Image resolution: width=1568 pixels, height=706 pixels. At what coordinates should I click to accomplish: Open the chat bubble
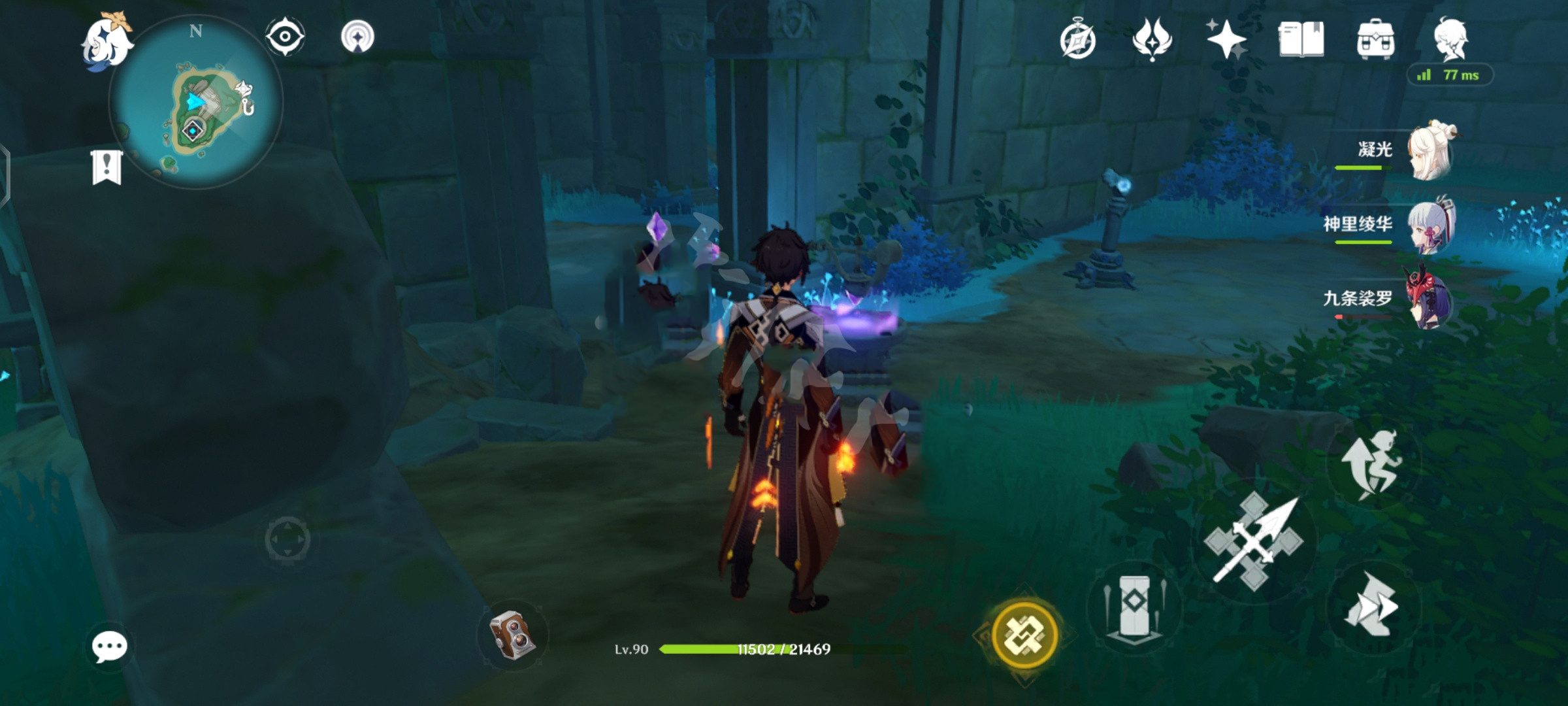pyautogui.click(x=109, y=647)
